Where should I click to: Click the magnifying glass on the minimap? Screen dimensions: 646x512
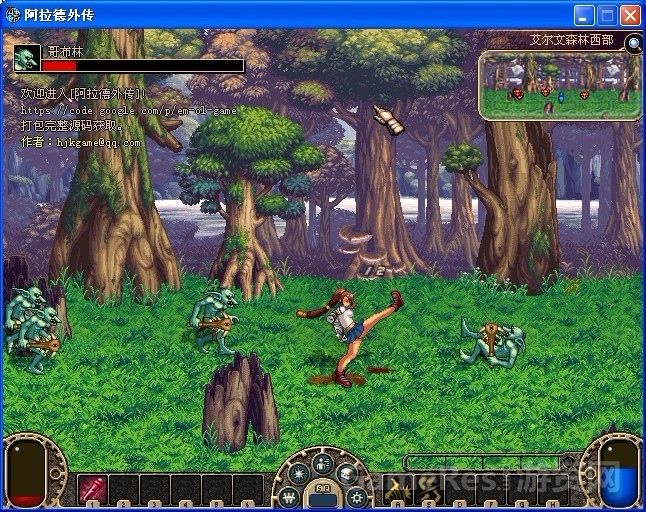634,42
